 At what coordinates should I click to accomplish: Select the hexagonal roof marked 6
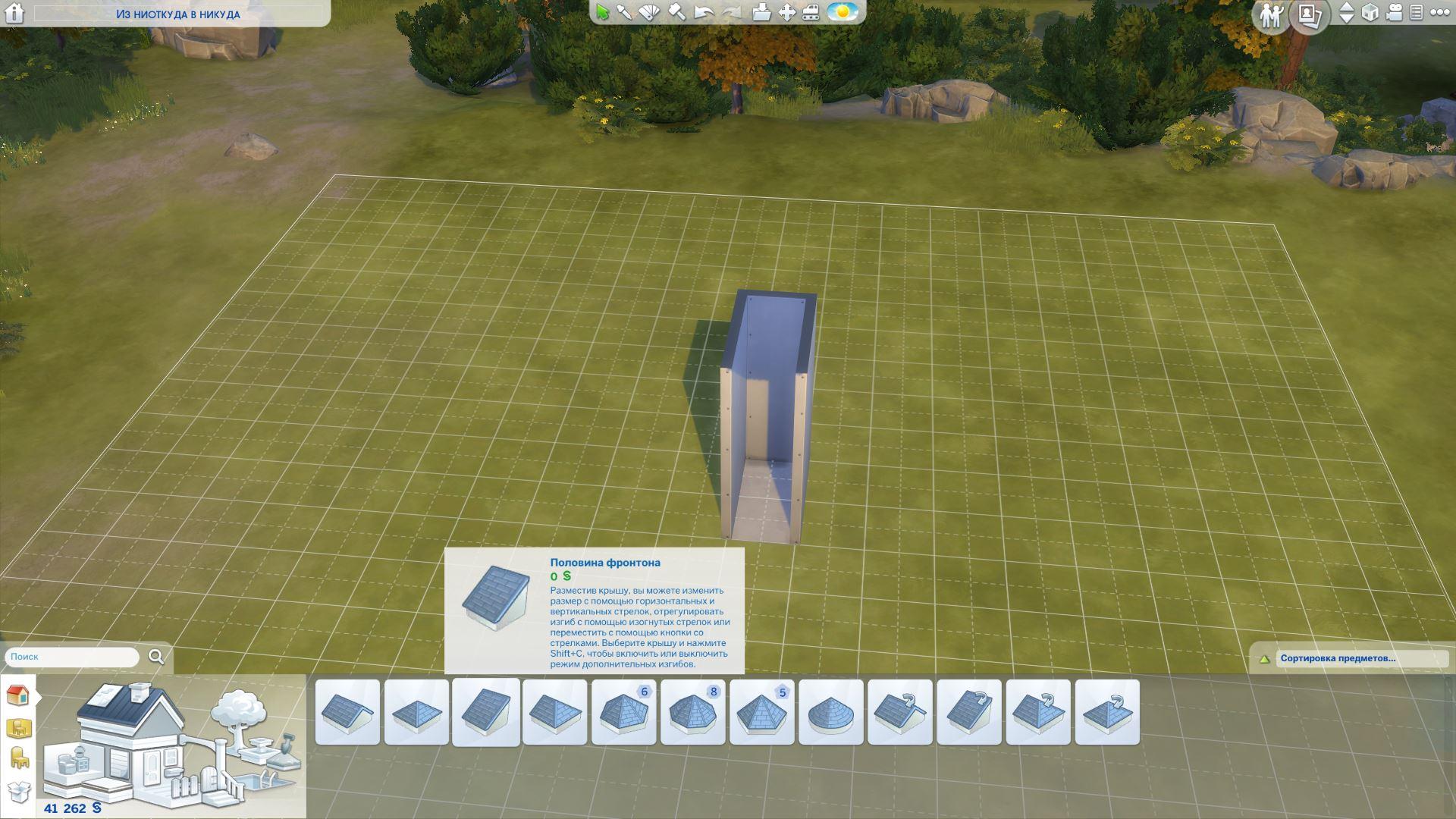[623, 713]
